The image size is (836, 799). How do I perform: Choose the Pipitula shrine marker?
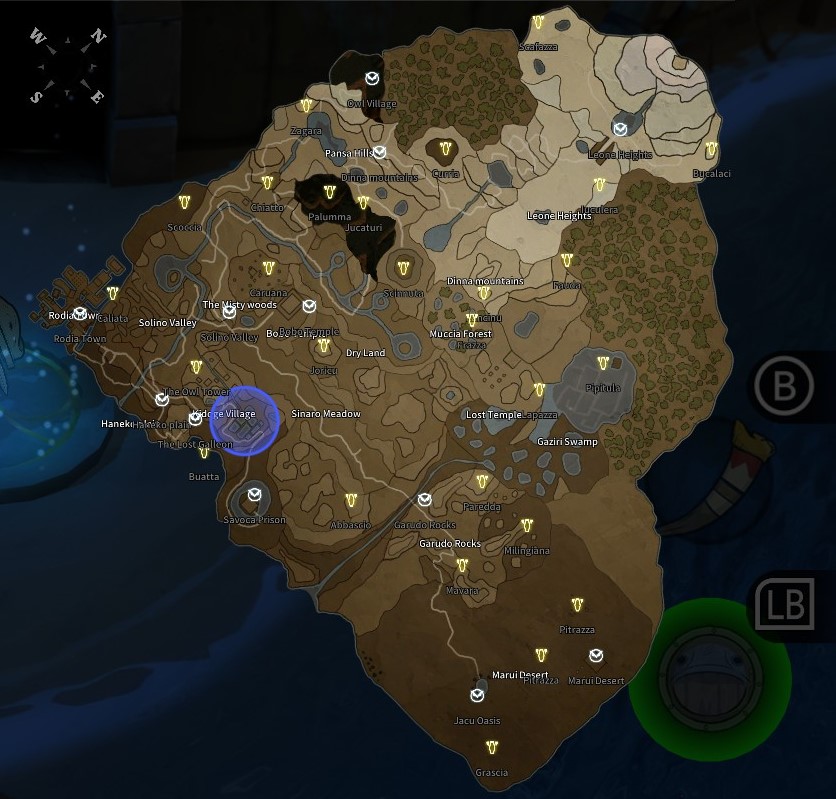pos(603,363)
